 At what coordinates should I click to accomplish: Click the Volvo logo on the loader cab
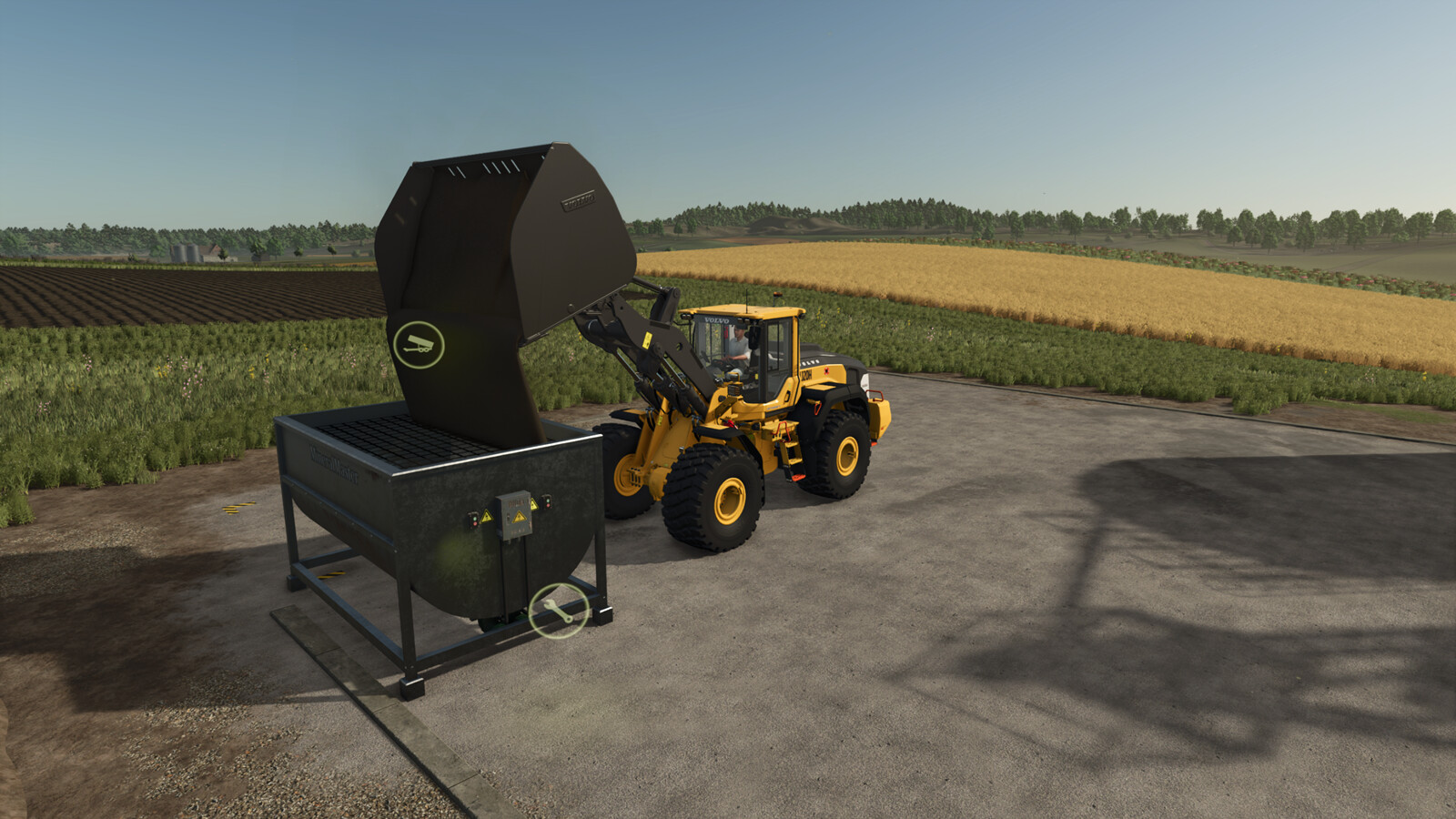tap(716, 320)
